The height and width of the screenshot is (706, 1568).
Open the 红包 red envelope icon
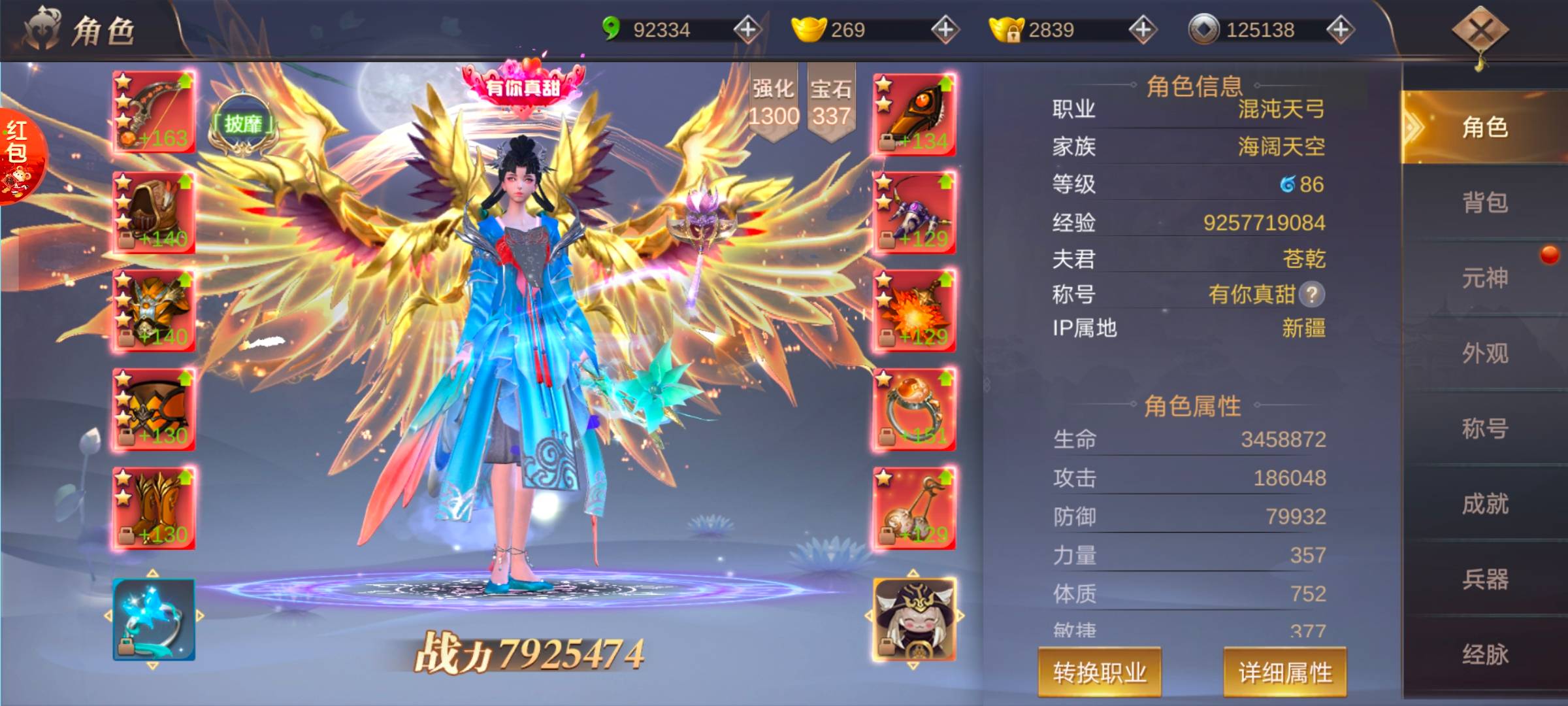[20, 156]
